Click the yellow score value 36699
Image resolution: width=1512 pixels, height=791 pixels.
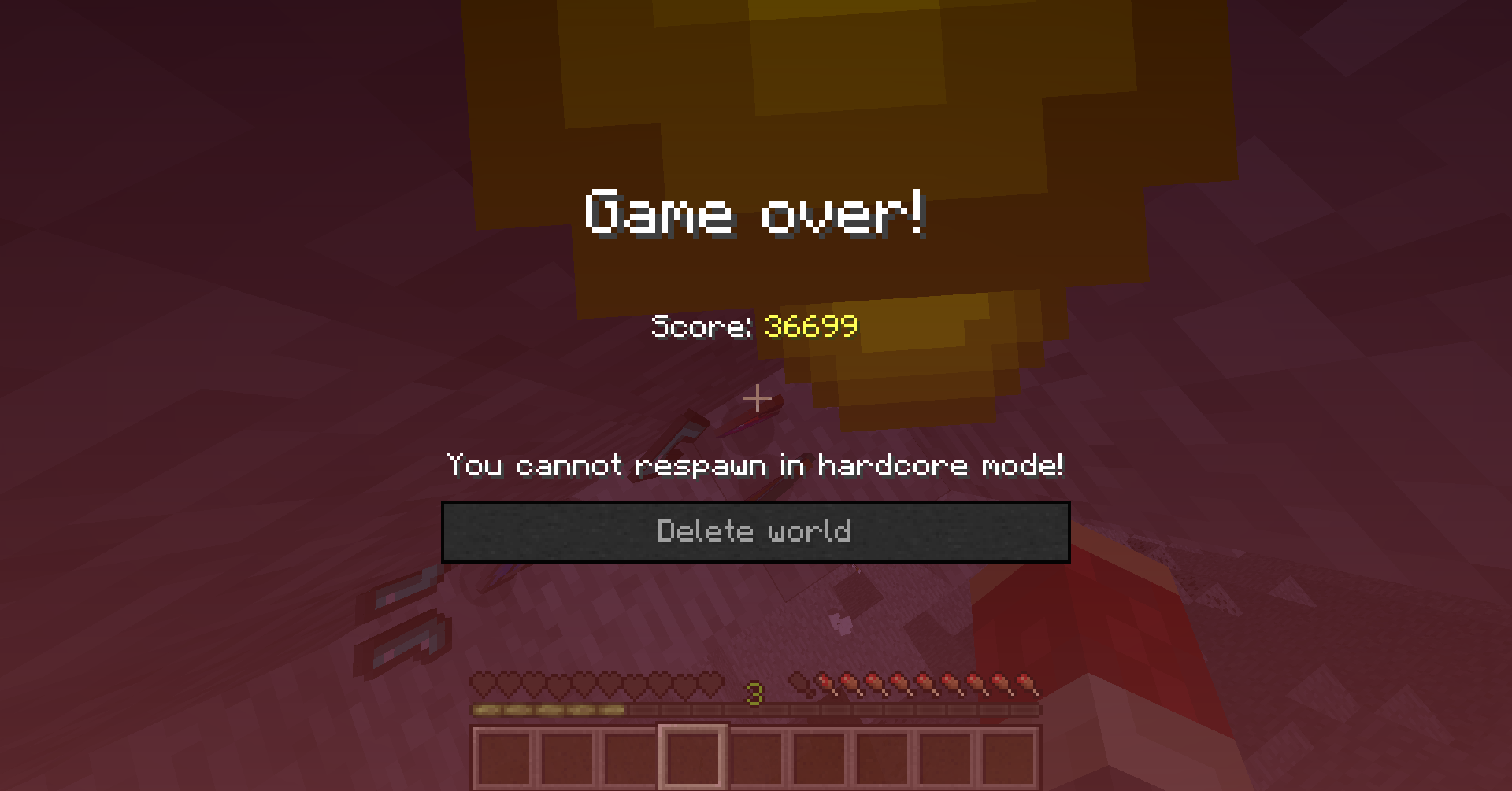tap(811, 327)
